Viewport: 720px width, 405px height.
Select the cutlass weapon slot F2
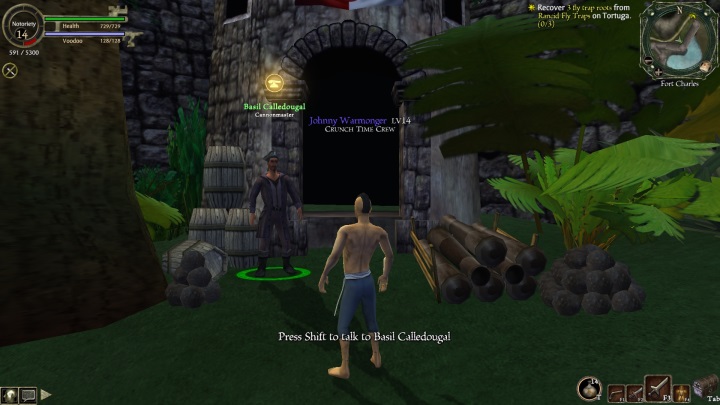(x=635, y=392)
